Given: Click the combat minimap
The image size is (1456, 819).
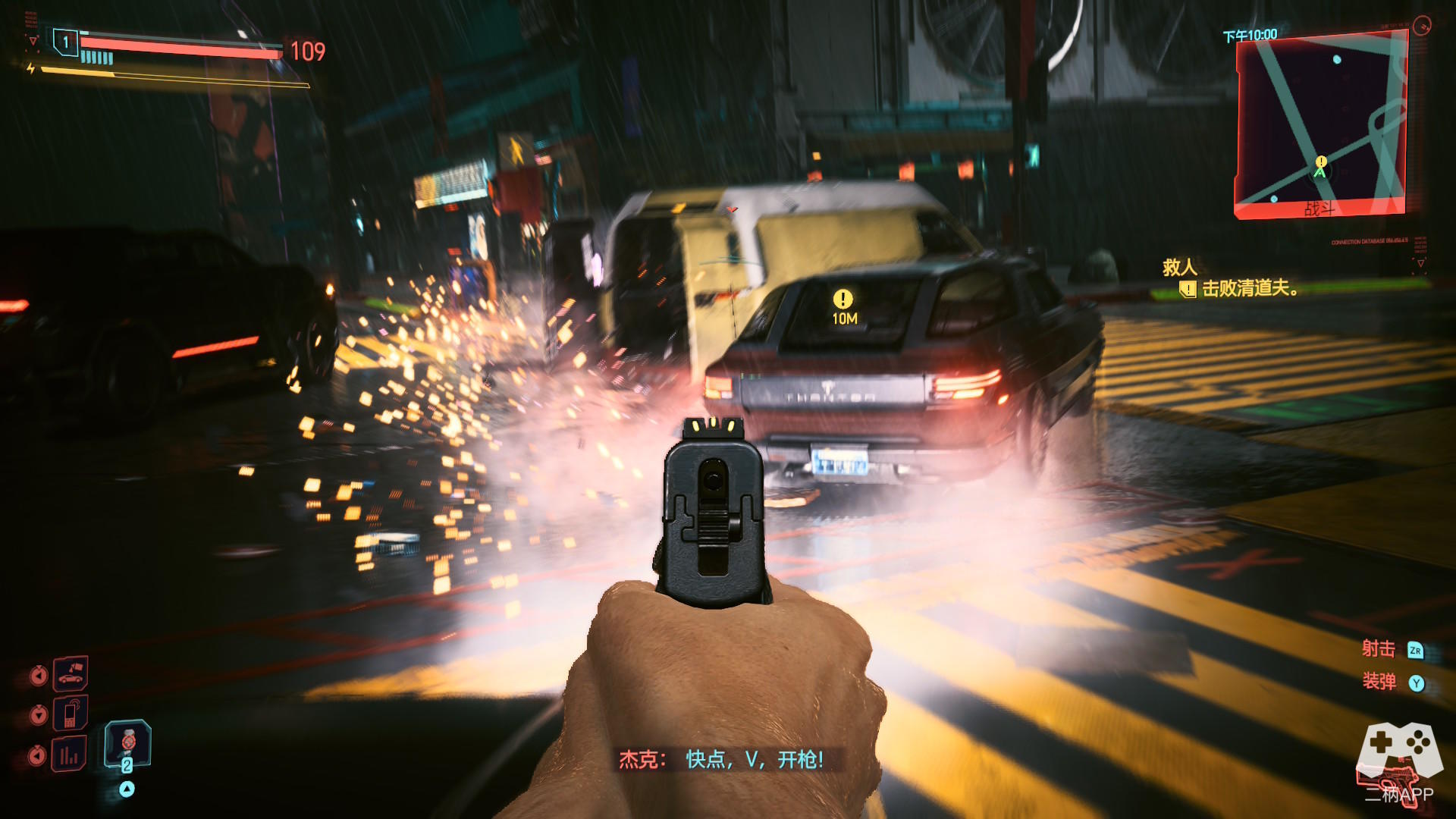Looking at the screenshot, I should coord(1321,125).
